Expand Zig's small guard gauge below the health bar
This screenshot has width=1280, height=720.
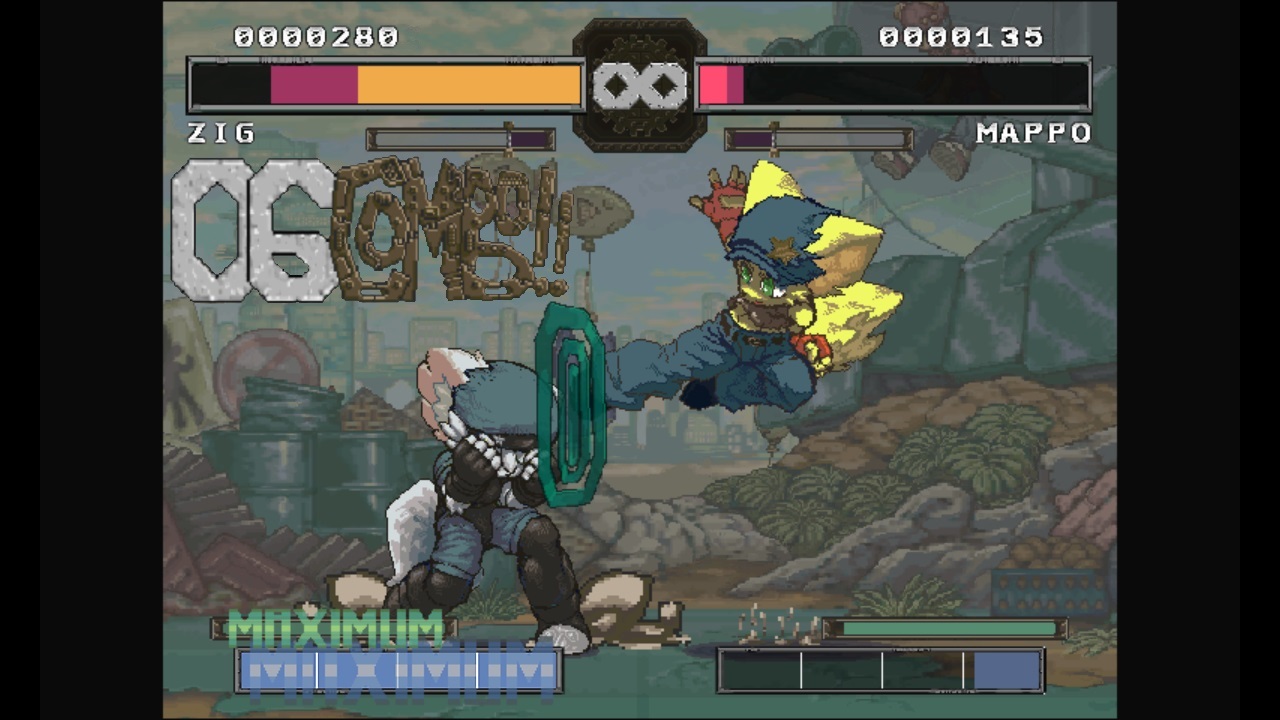[x=460, y=139]
